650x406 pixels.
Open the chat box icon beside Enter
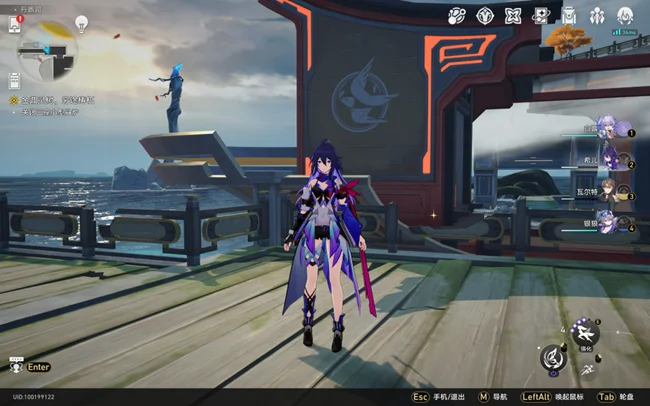coord(15,367)
